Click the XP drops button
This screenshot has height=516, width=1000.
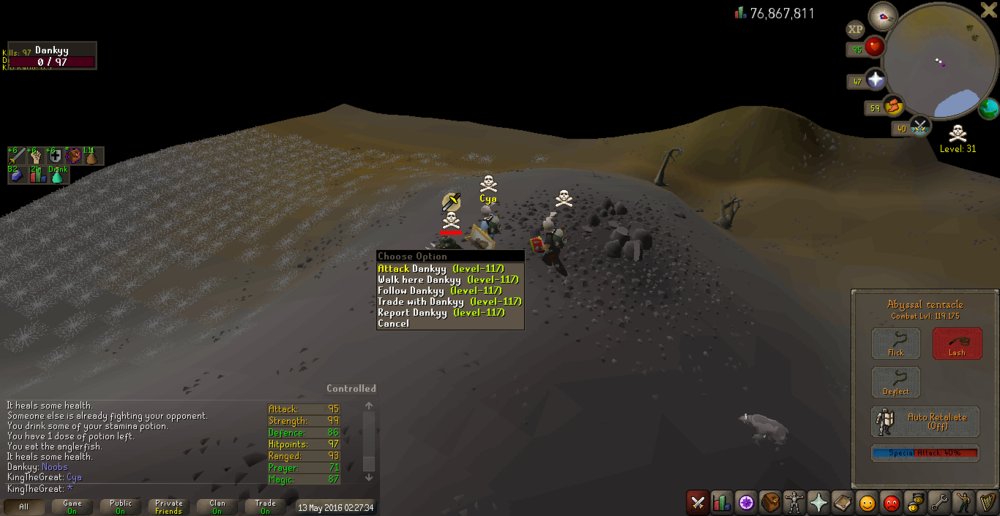tap(855, 30)
